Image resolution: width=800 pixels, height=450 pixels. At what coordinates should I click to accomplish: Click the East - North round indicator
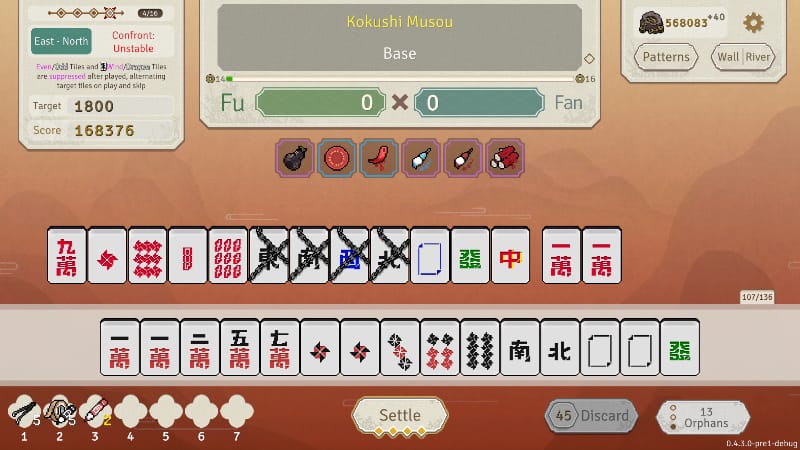click(61, 41)
